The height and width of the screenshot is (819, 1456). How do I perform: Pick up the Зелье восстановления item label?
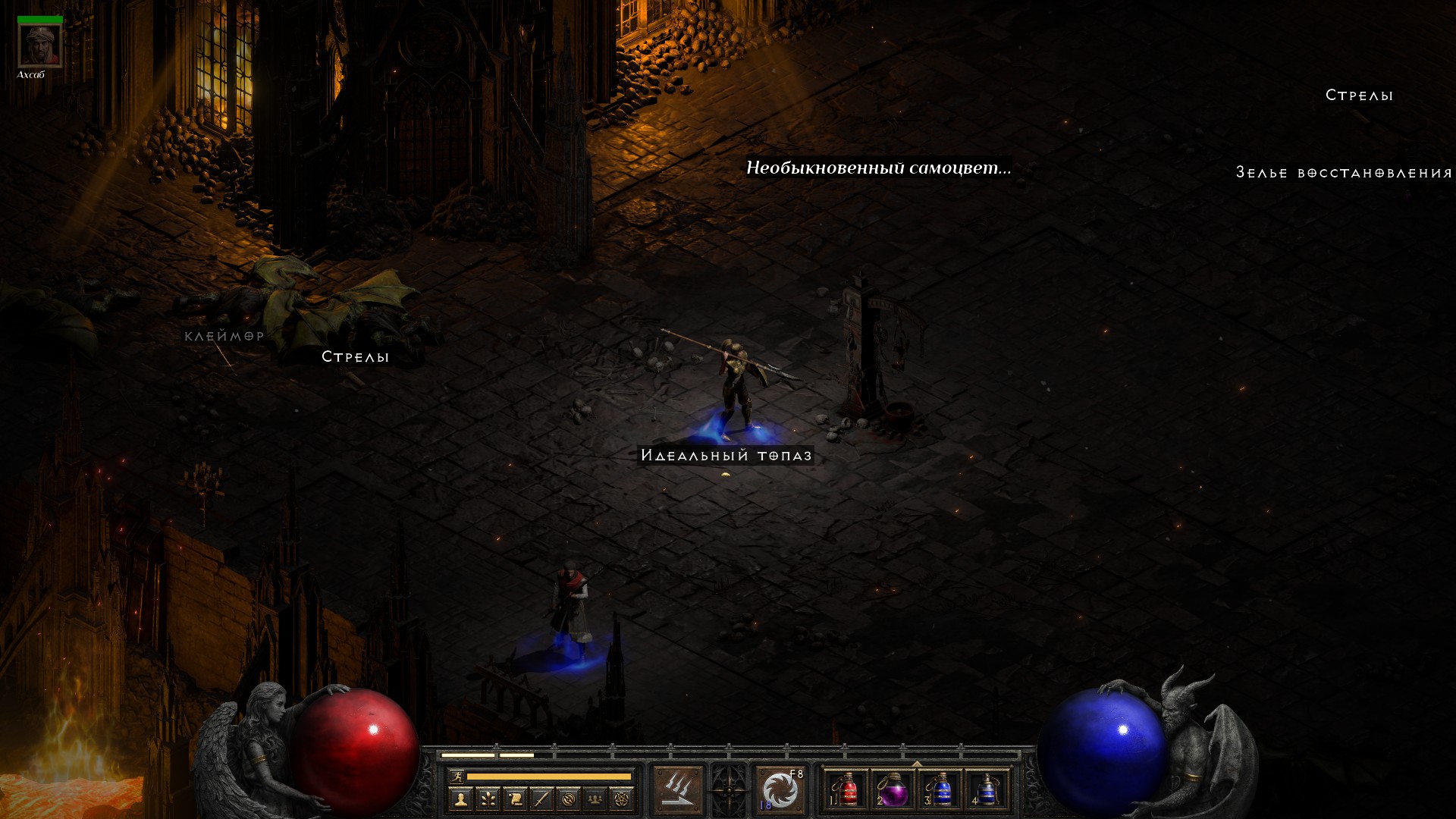[x=1344, y=173]
